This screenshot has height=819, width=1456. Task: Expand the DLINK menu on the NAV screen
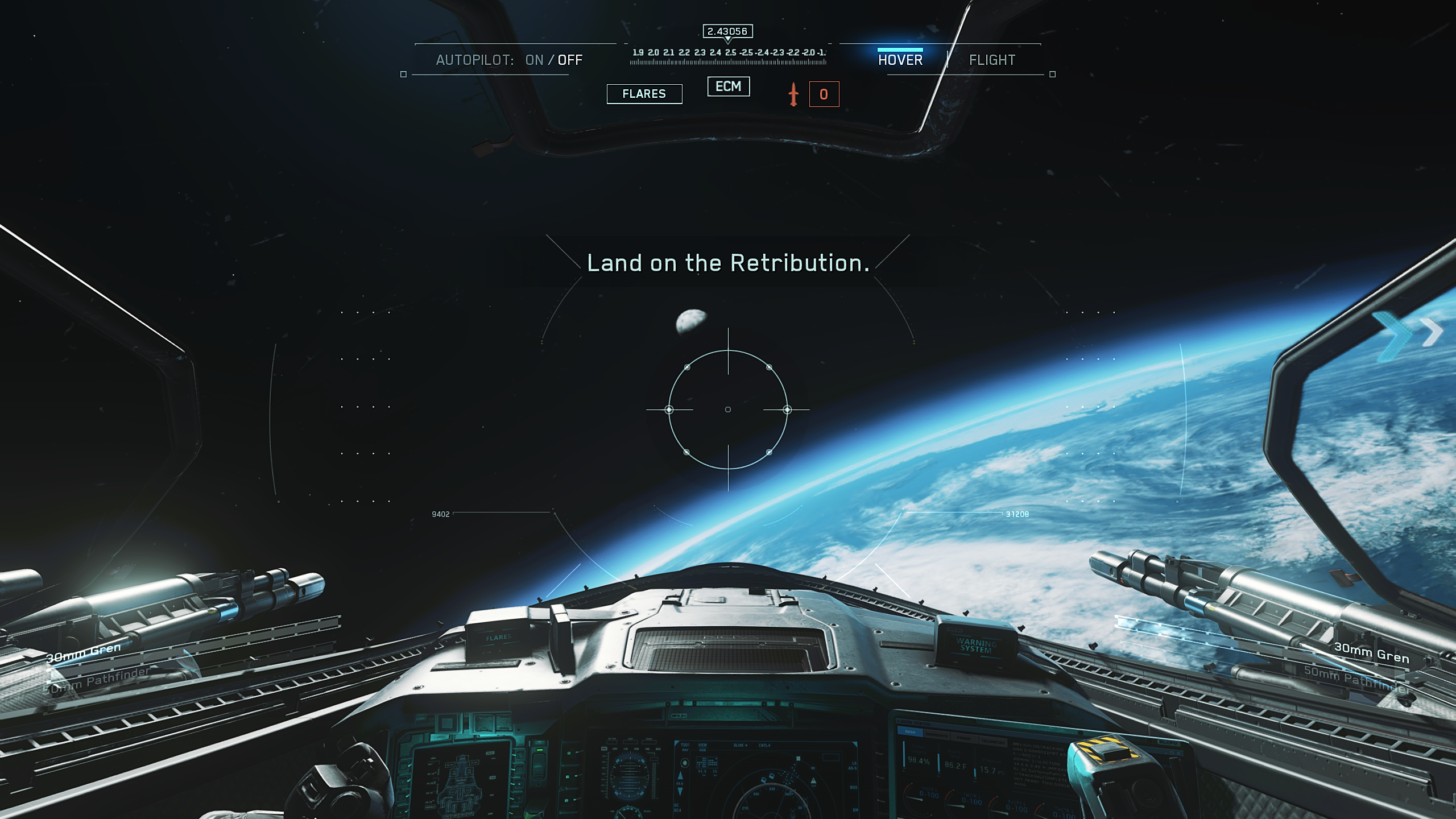[x=741, y=746]
